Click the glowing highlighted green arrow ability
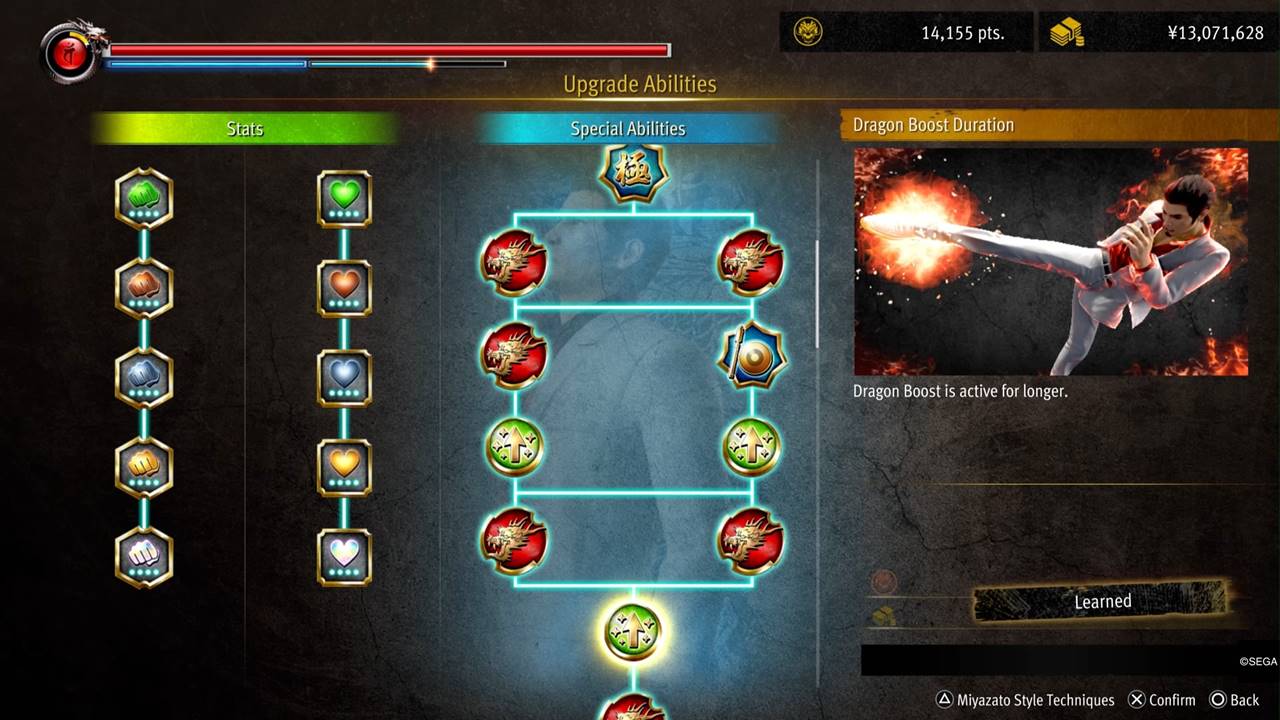This screenshot has width=1280, height=720. (x=633, y=631)
